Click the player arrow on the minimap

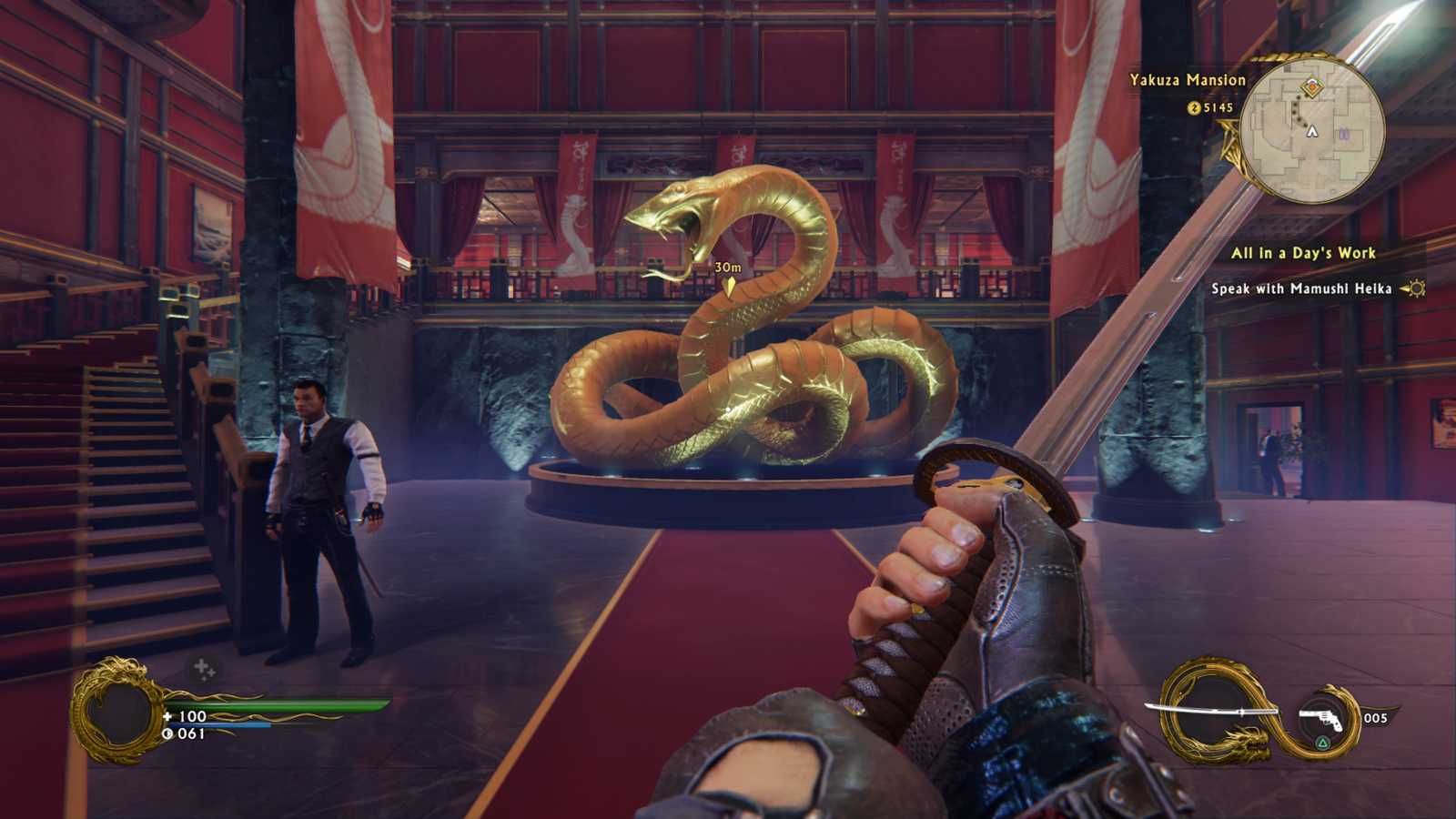pyautogui.click(x=1312, y=132)
